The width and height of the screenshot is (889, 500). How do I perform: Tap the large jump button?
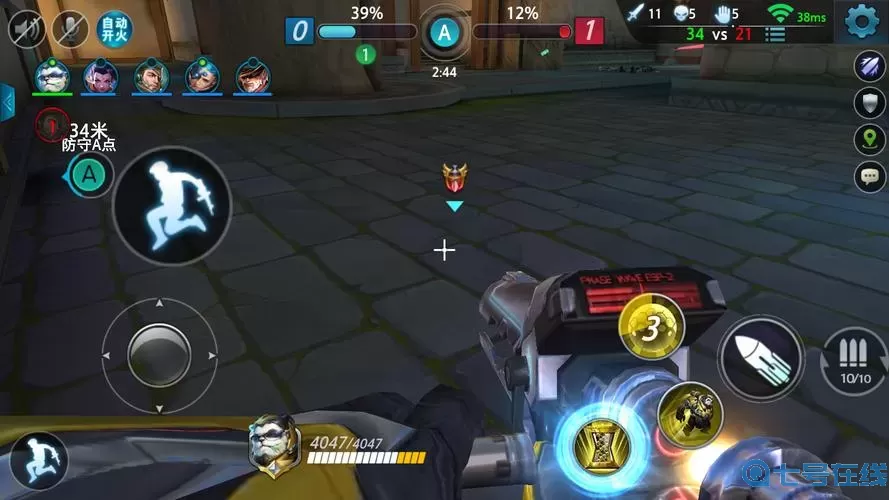[172, 204]
